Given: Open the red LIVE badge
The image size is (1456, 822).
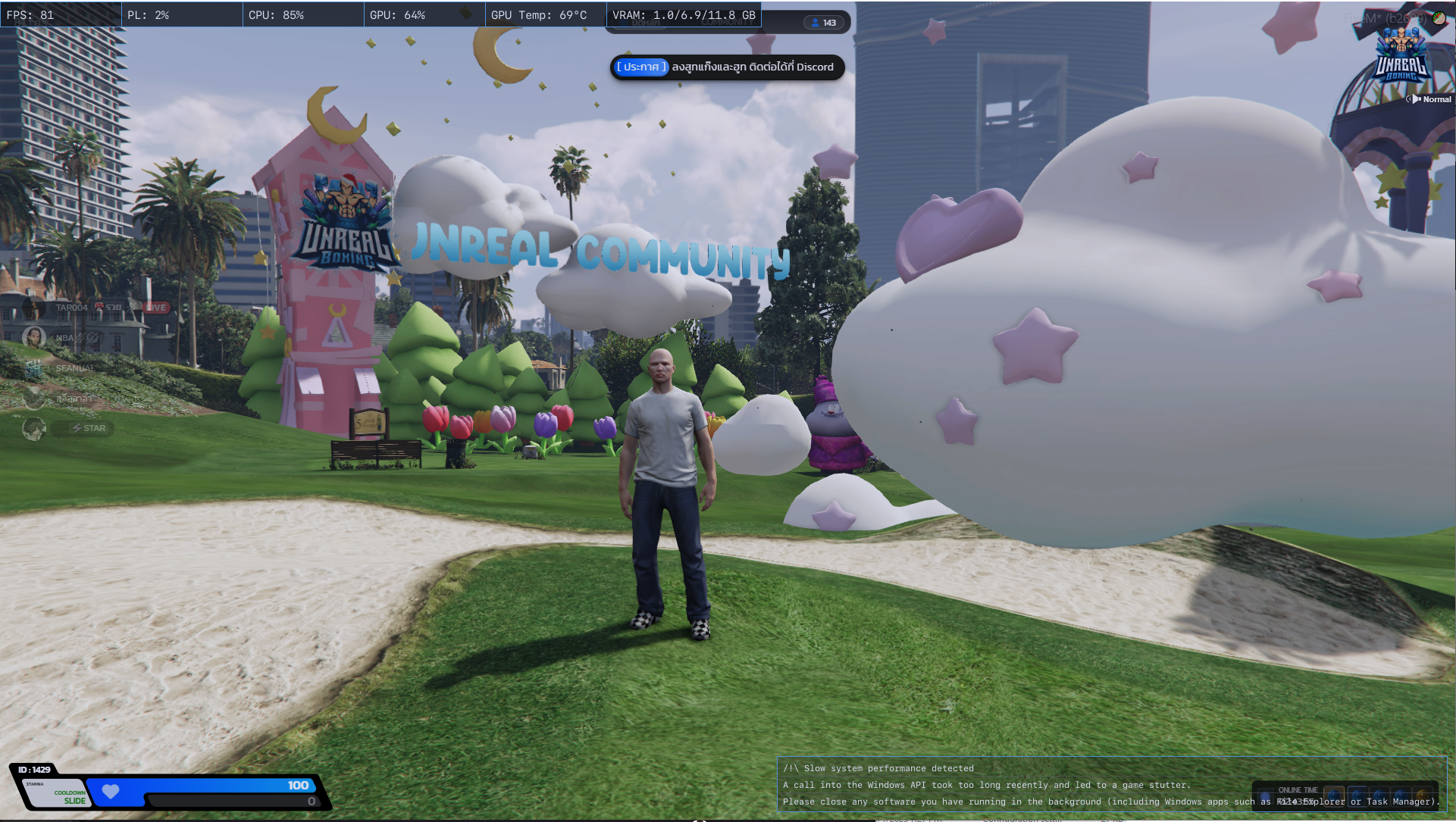Looking at the screenshot, I should [x=156, y=308].
